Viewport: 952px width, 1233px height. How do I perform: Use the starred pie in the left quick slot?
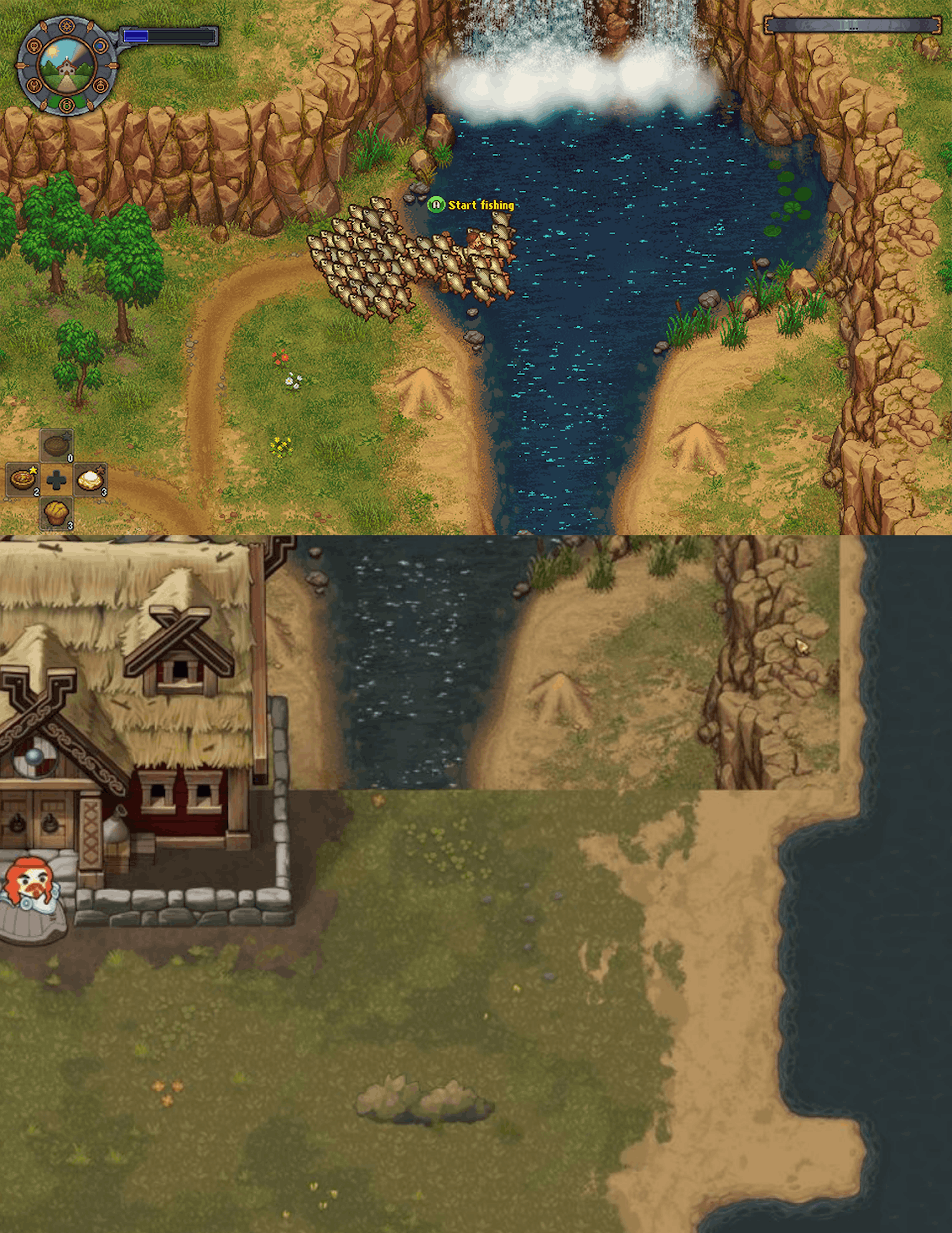pyautogui.click(x=23, y=480)
